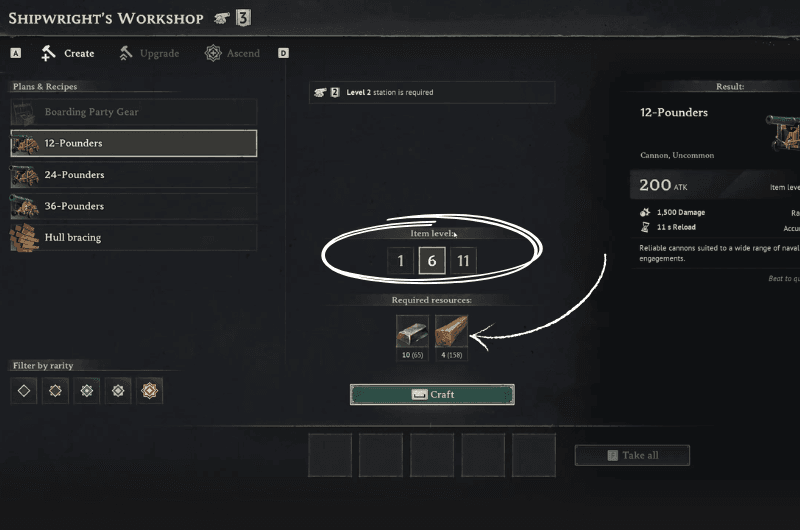Switch to the Ascend tab
The width and height of the screenshot is (800, 530).
coord(232,53)
